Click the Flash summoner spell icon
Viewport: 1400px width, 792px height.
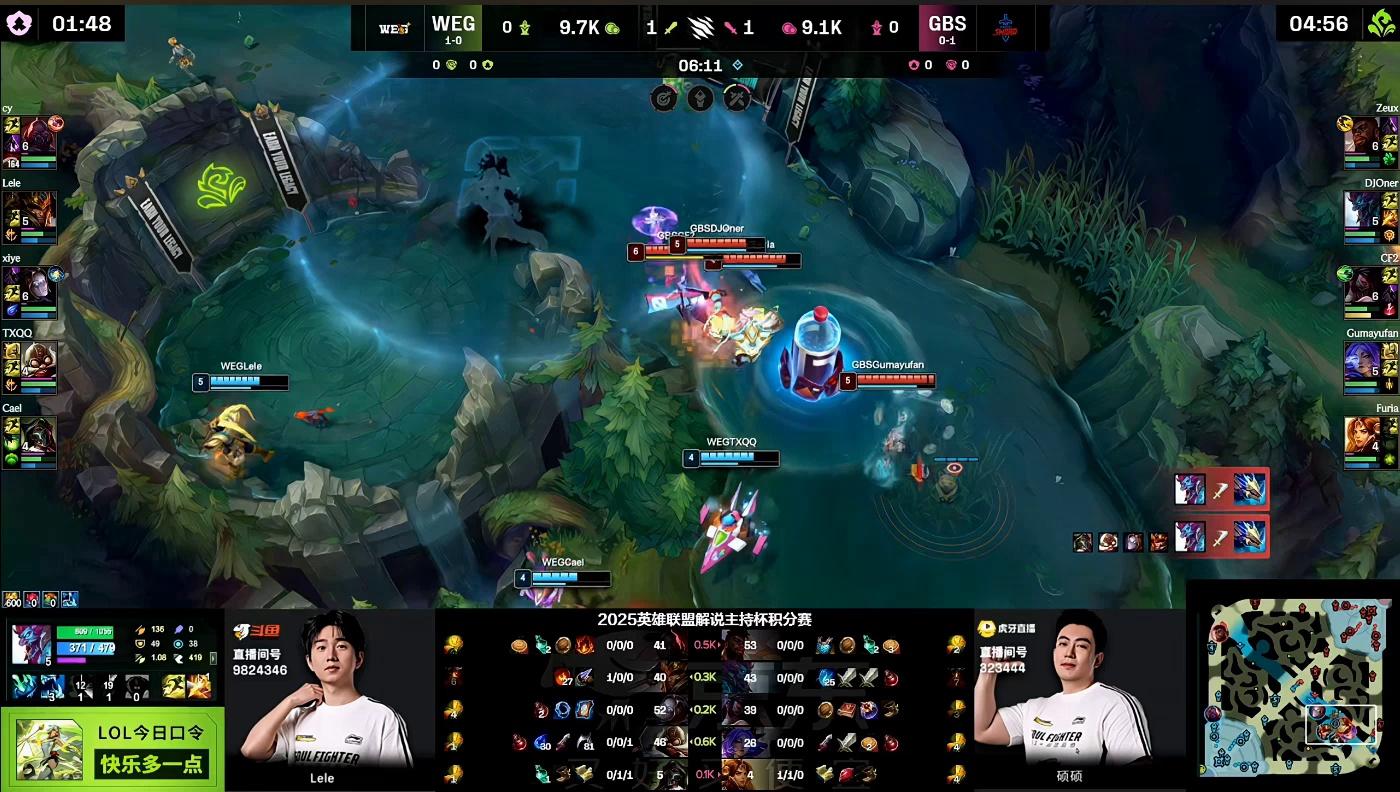point(197,686)
